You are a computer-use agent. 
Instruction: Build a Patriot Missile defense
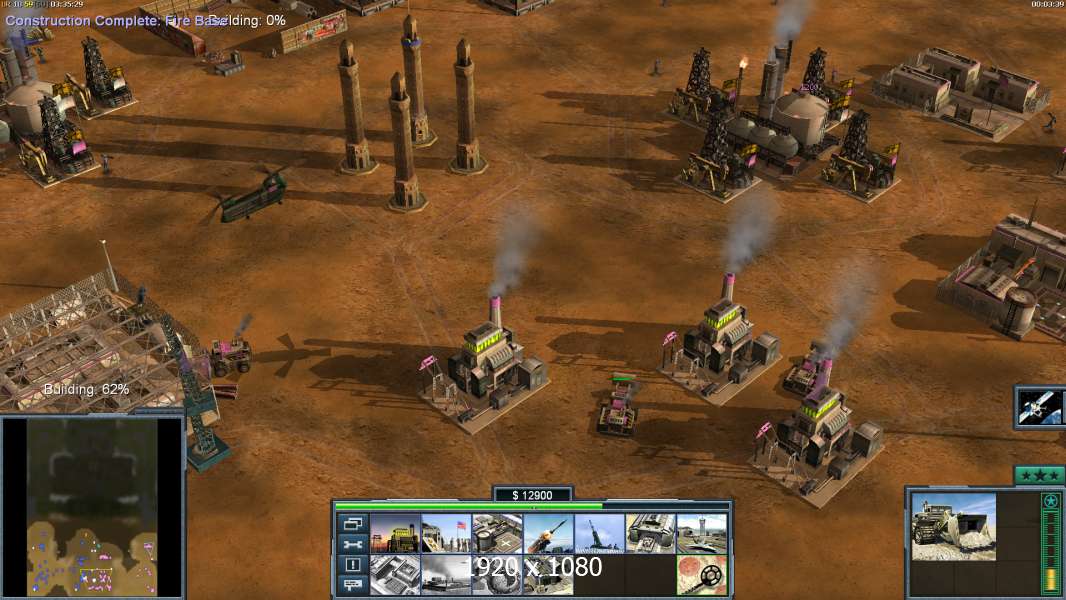[548, 534]
